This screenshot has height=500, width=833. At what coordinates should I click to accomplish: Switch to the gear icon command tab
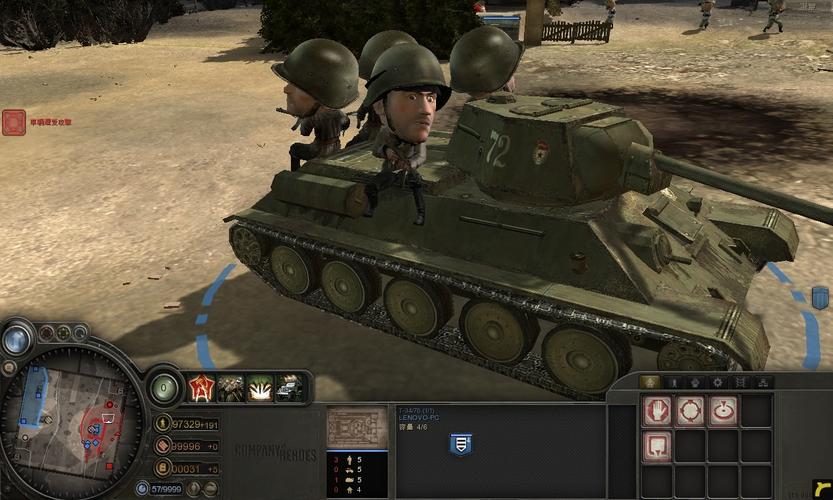click(717, 382)
